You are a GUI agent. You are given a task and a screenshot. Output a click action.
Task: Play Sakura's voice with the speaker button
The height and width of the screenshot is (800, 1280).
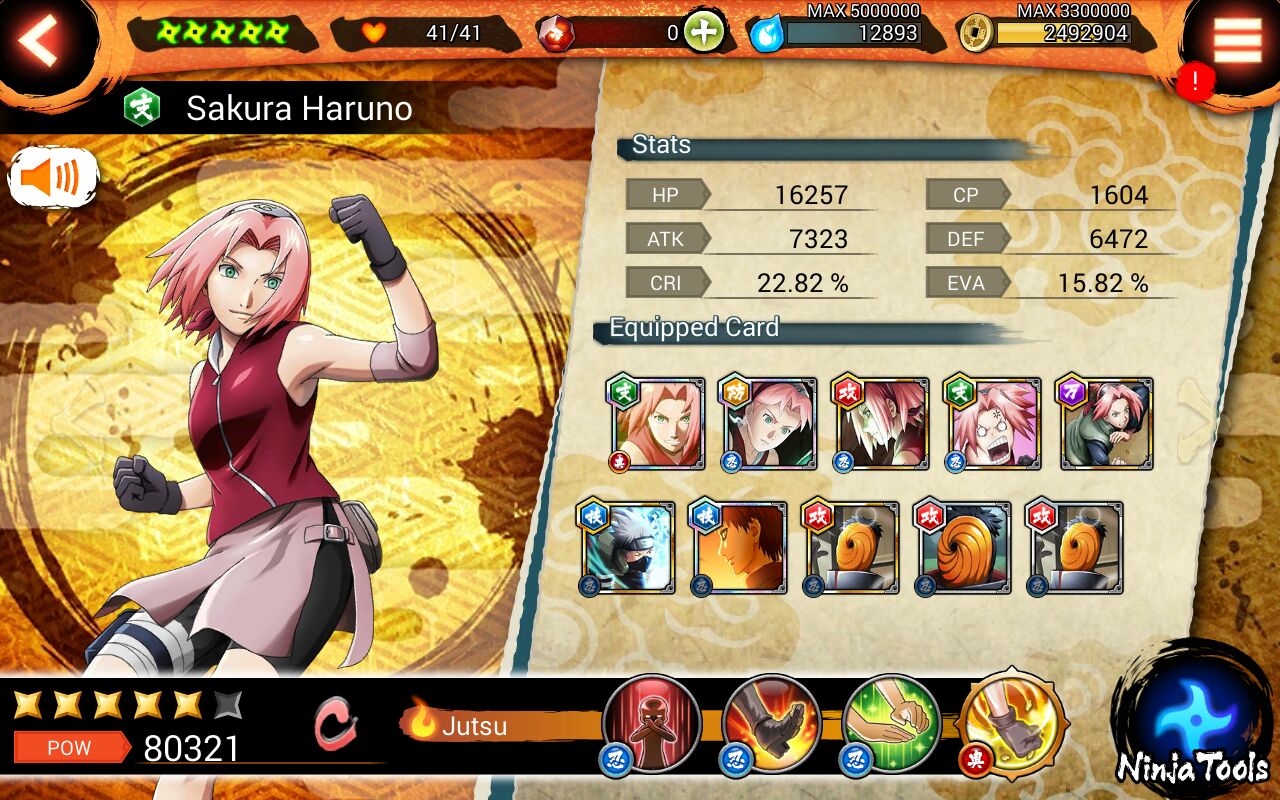point(53,179)
